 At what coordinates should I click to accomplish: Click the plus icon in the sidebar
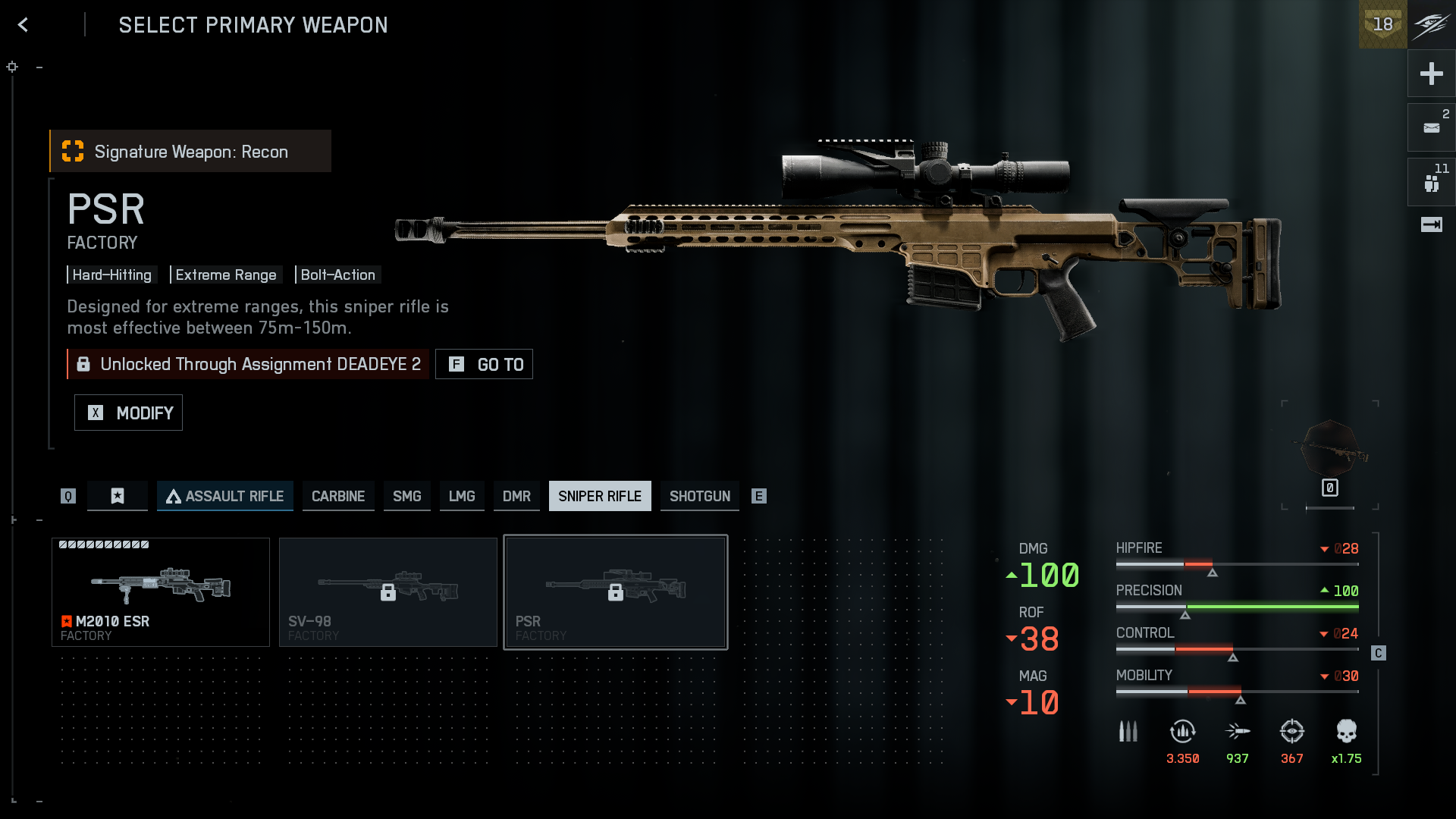tap(1431, 74)
